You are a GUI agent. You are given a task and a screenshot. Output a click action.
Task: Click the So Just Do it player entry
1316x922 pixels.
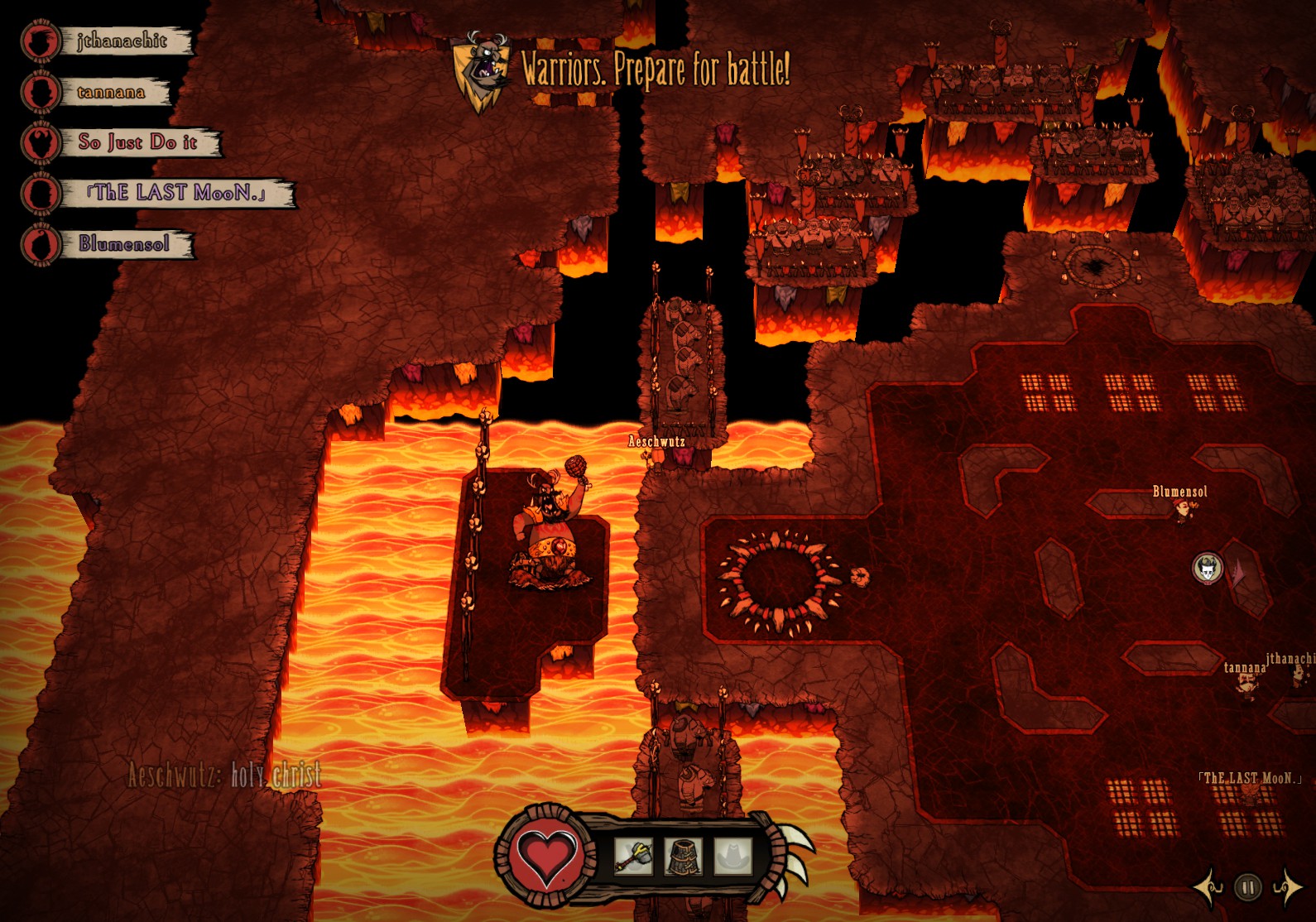pos(137,142)
